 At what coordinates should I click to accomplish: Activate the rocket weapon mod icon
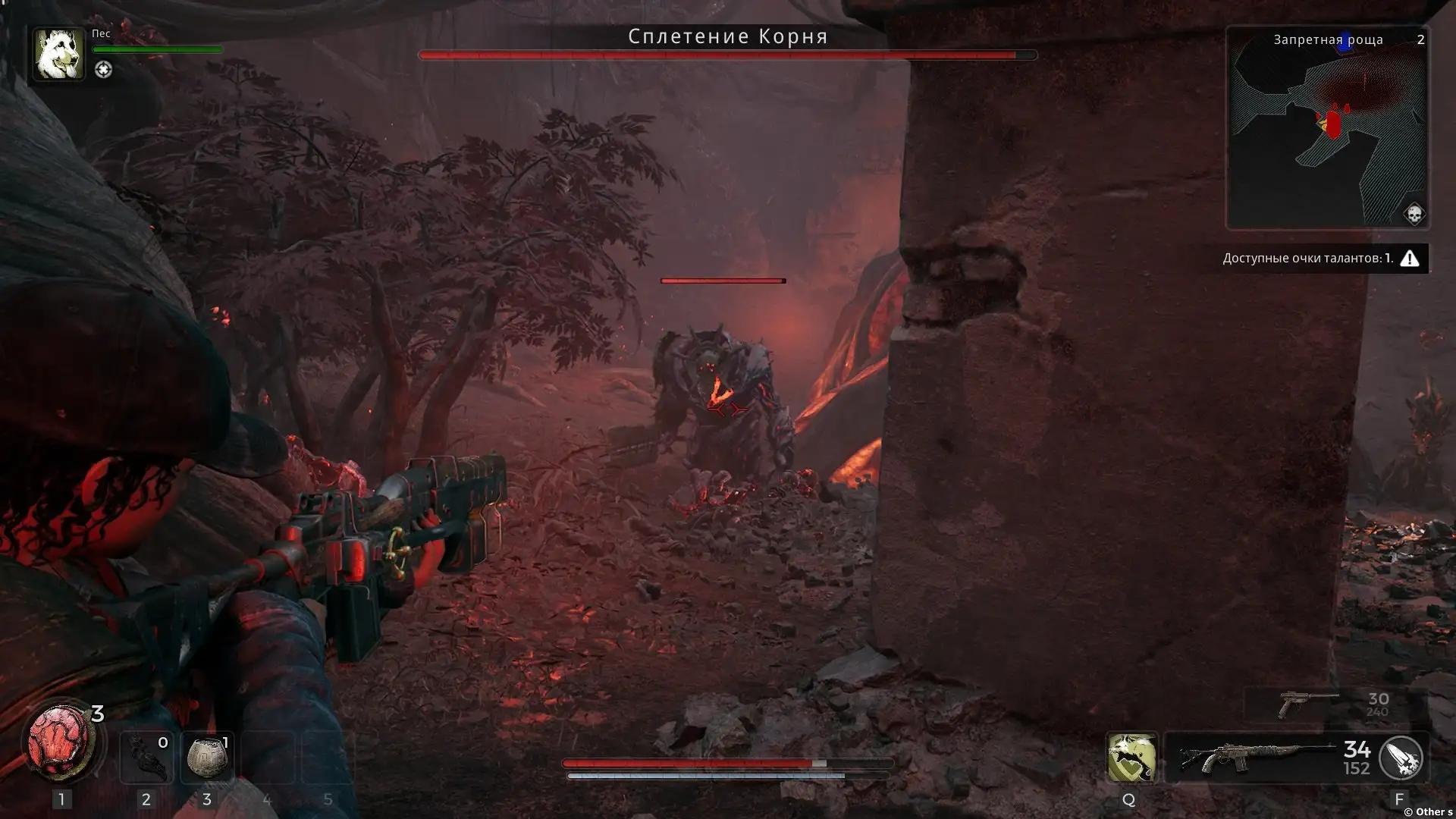[x=1400, y=758]
